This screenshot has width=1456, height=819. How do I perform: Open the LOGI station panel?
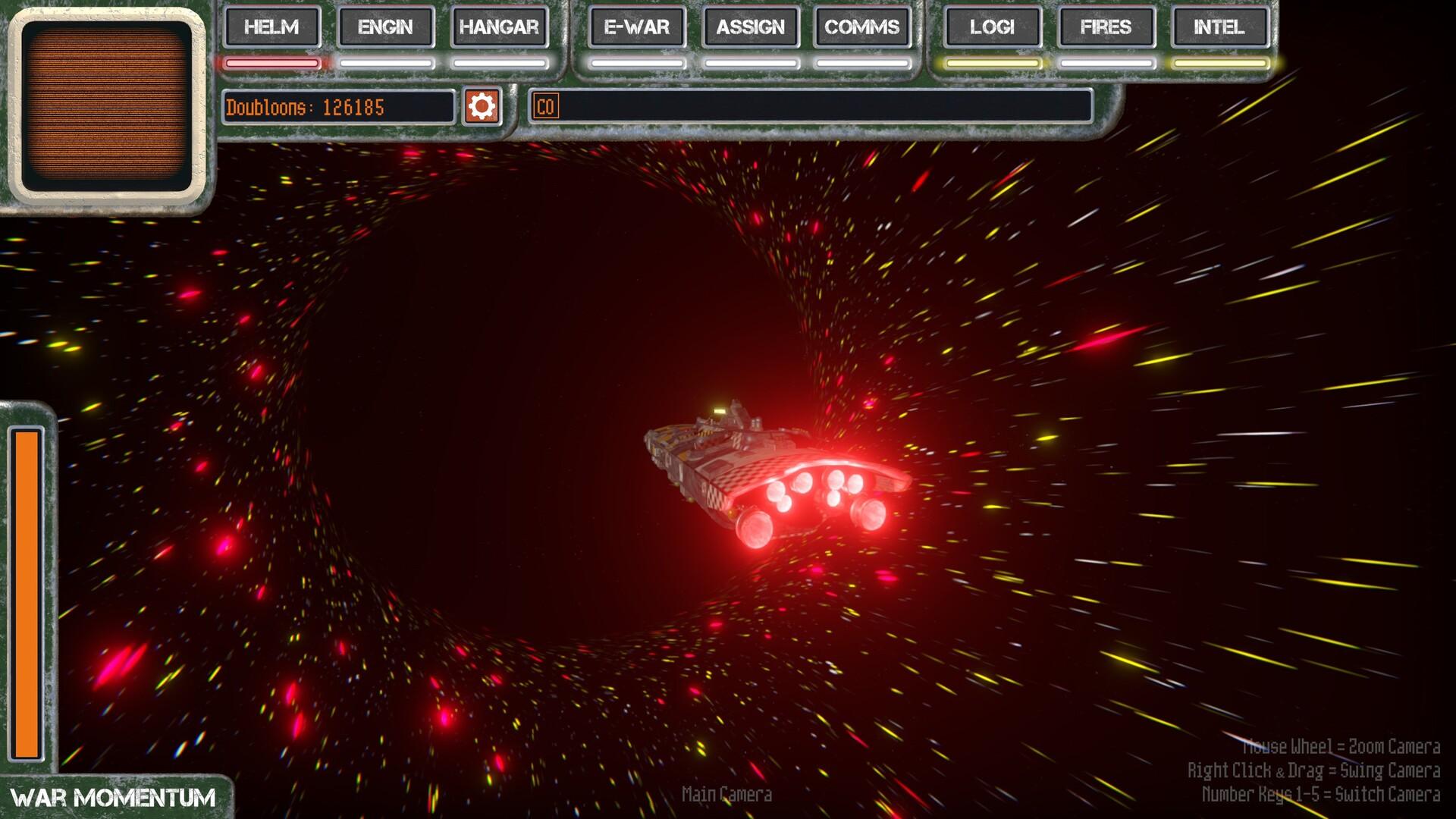click(x=992, y=27)
